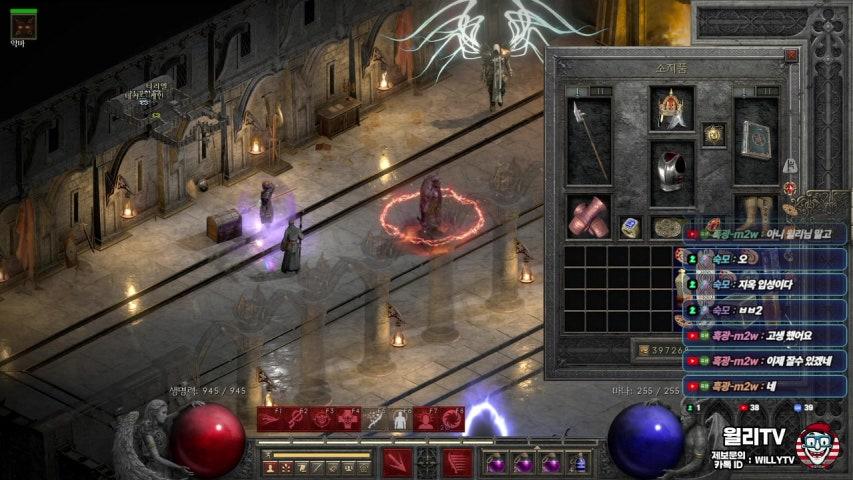
Task: Activate the F6 white figure skill
Action: coord(400,419)
